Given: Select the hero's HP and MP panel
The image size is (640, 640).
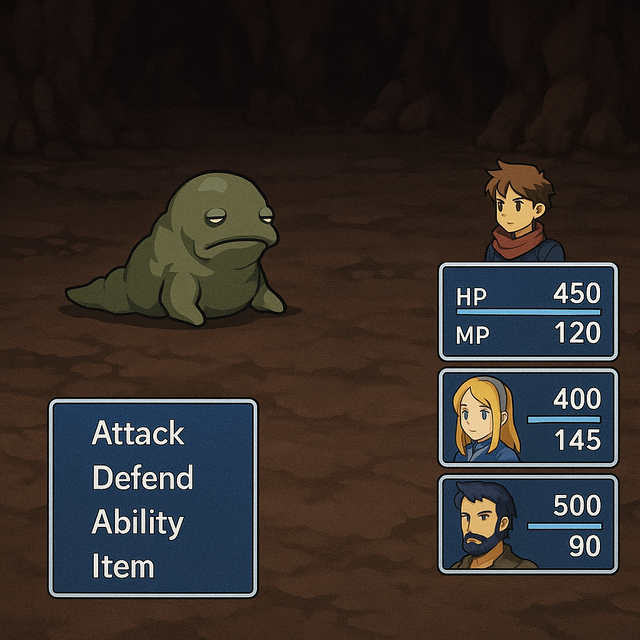Looking at the screenshot, I should point(528,311).
